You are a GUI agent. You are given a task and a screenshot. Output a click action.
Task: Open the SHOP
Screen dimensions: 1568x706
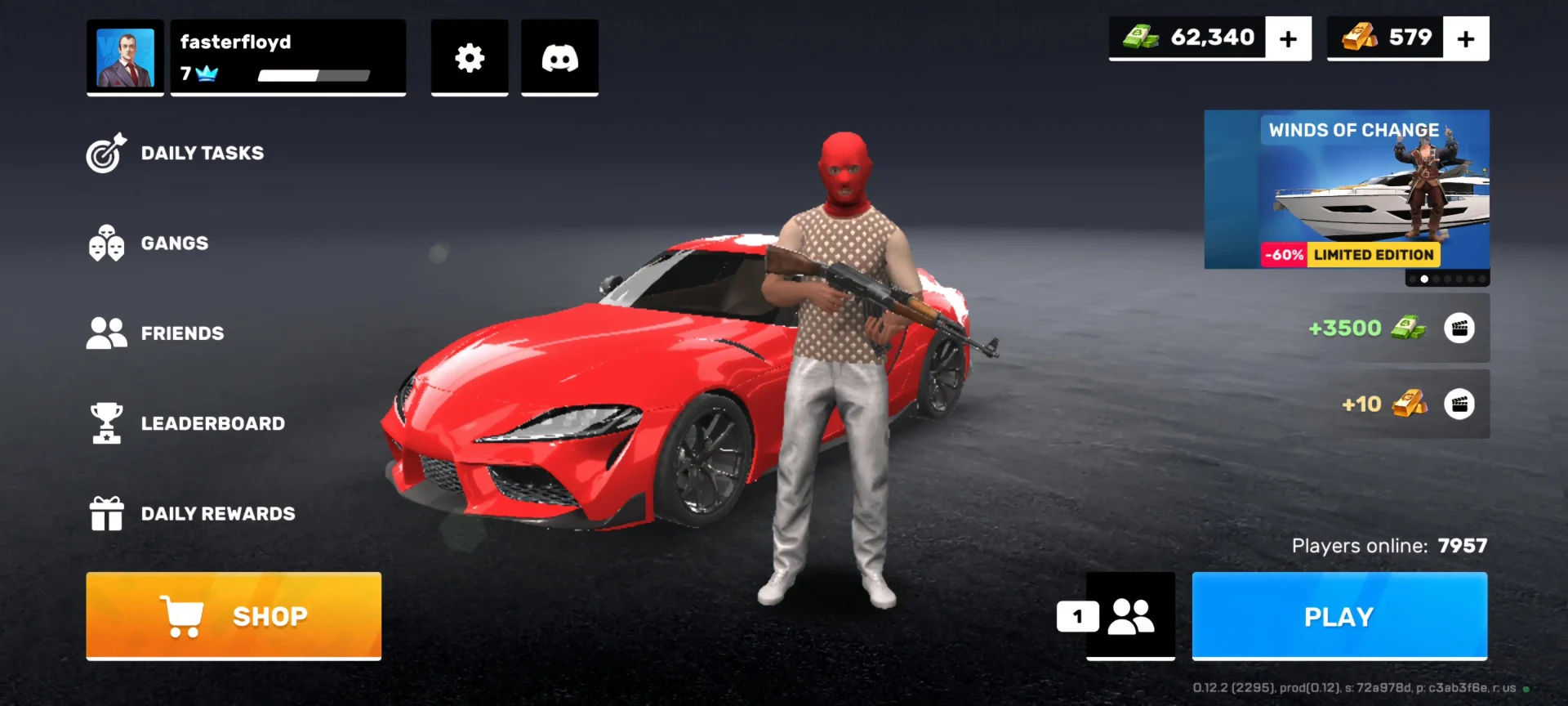(x=234, y=615)
